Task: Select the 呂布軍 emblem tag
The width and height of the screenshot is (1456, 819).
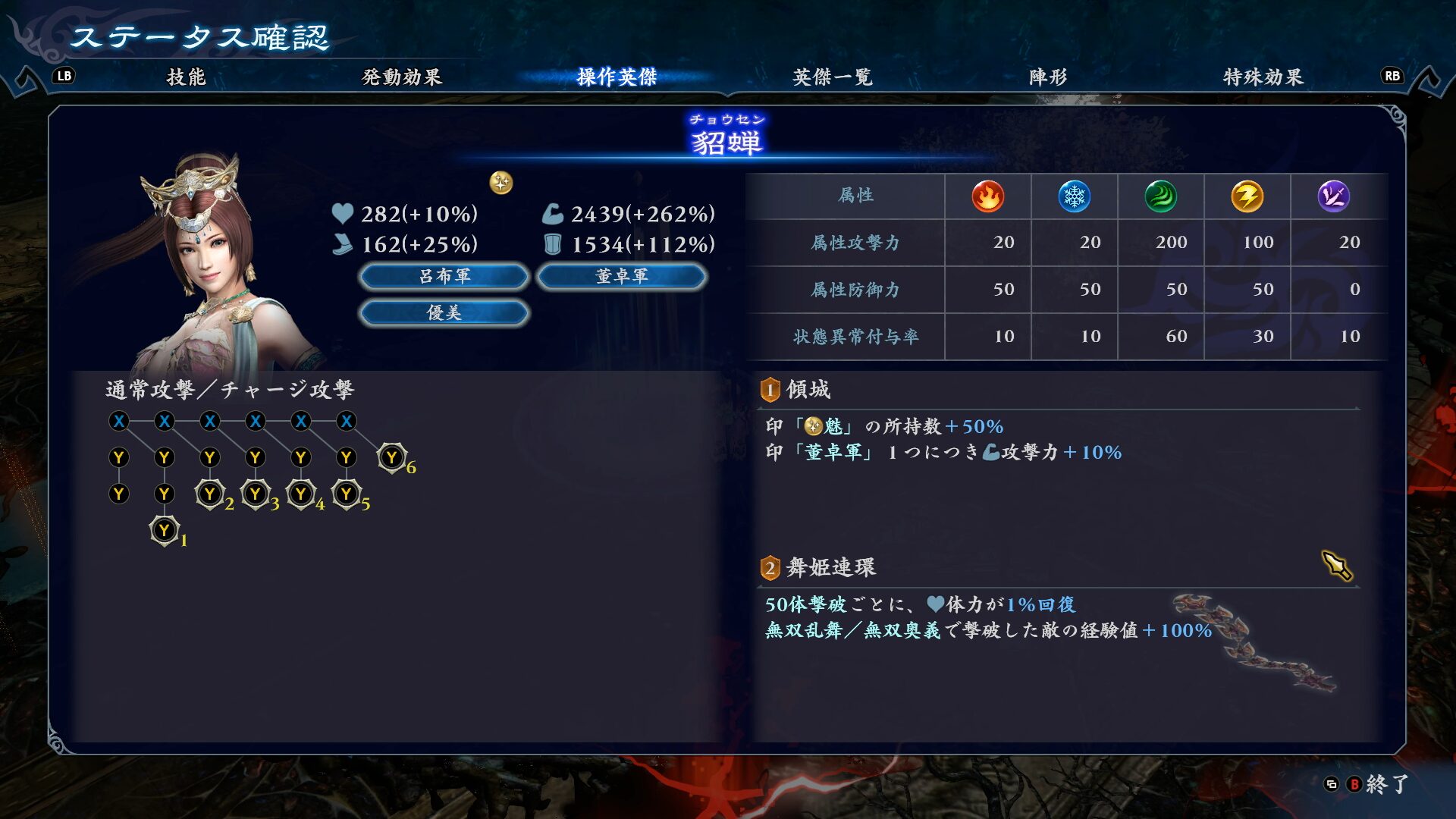Action: click(x=444, y=277)
